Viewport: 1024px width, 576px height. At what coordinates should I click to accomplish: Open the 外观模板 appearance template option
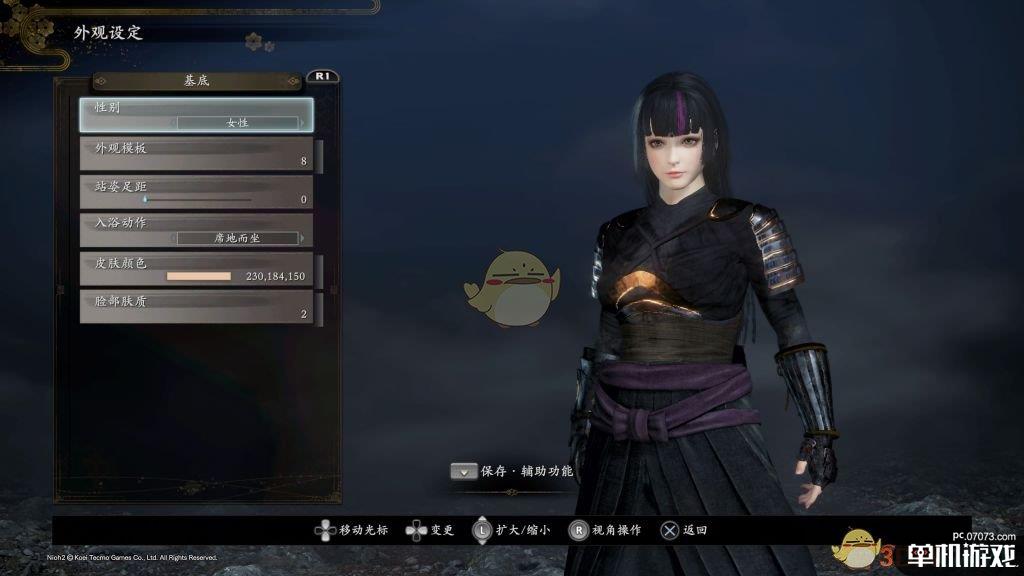pos(196,154)
